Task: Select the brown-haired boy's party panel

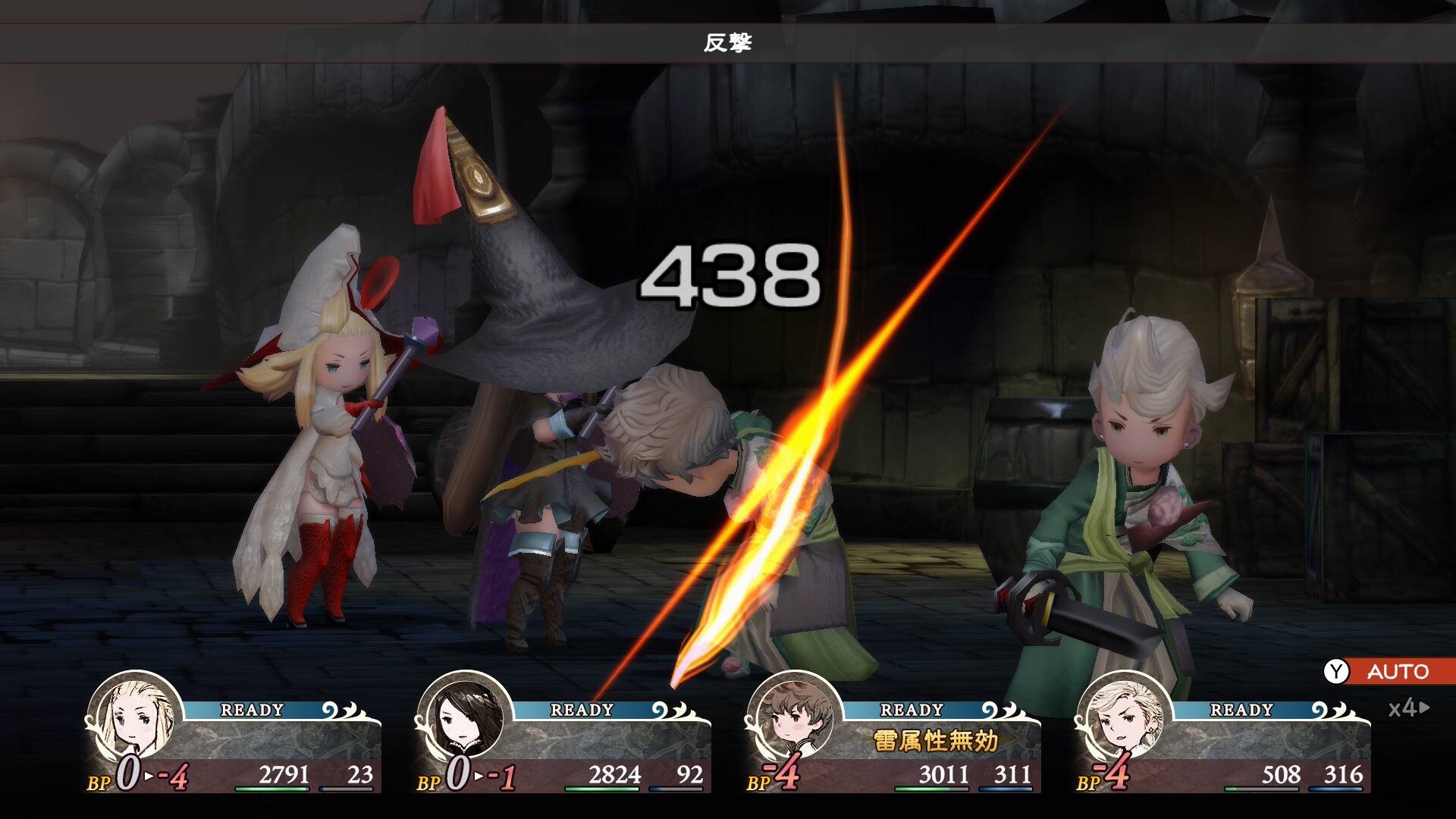Action: pos(895,739)
